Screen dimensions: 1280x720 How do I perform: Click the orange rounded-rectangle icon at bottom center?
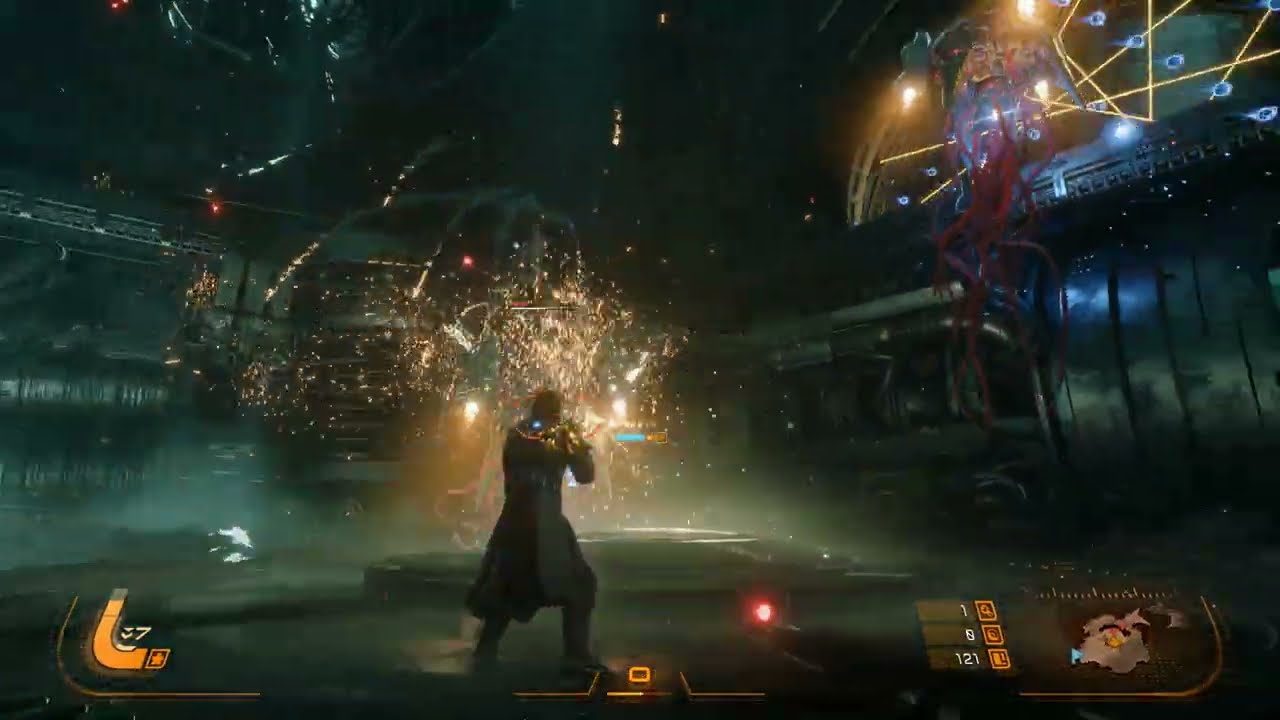(639, 675)
